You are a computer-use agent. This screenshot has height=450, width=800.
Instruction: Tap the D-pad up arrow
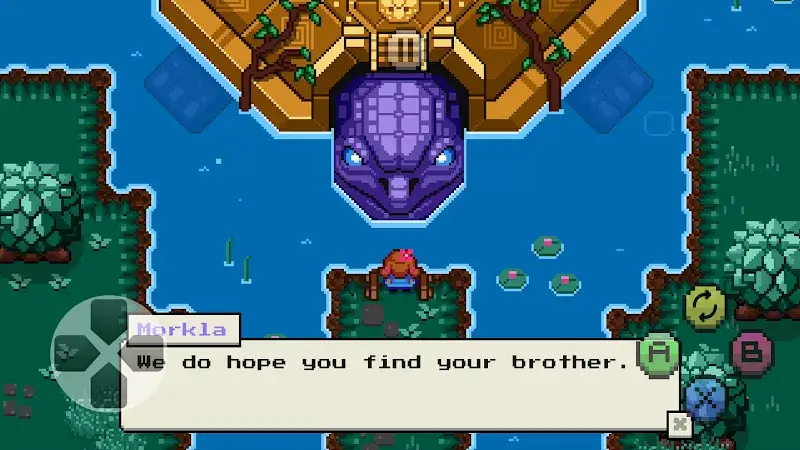click(x=108, y=313)
